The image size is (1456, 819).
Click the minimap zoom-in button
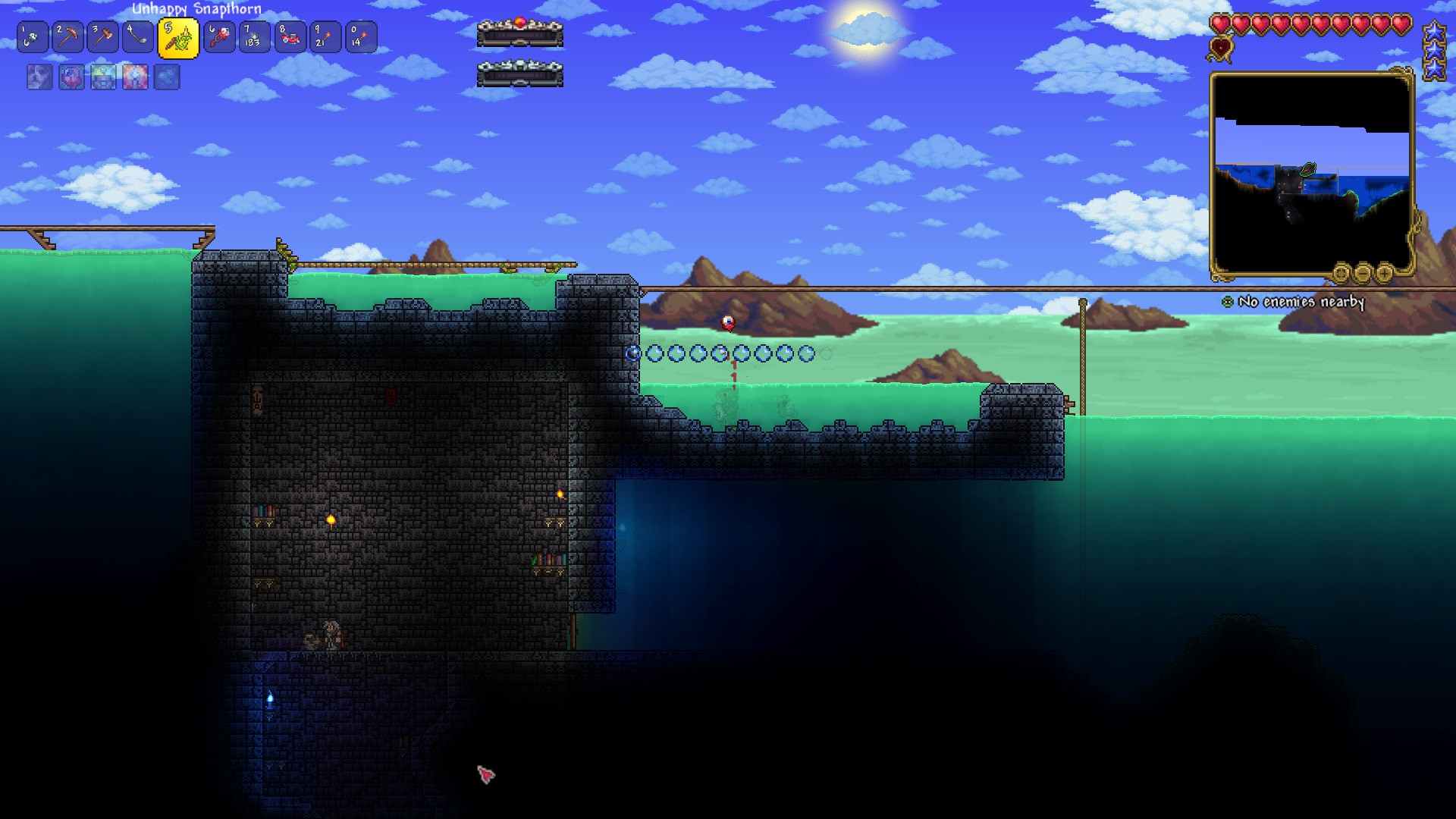click(x=1385, y=274)
